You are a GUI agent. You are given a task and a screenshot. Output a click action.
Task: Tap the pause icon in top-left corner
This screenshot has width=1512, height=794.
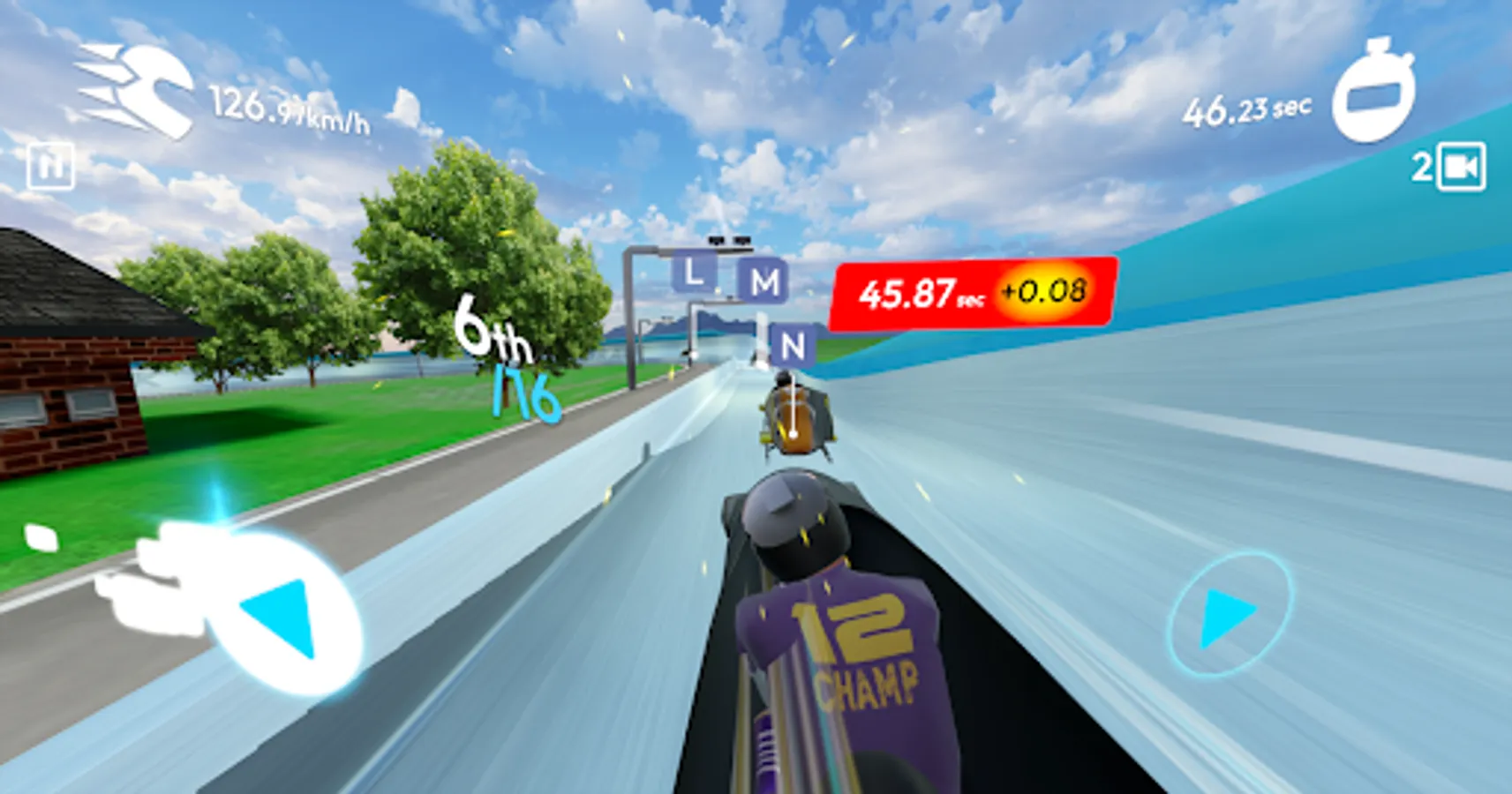(50, 164)
